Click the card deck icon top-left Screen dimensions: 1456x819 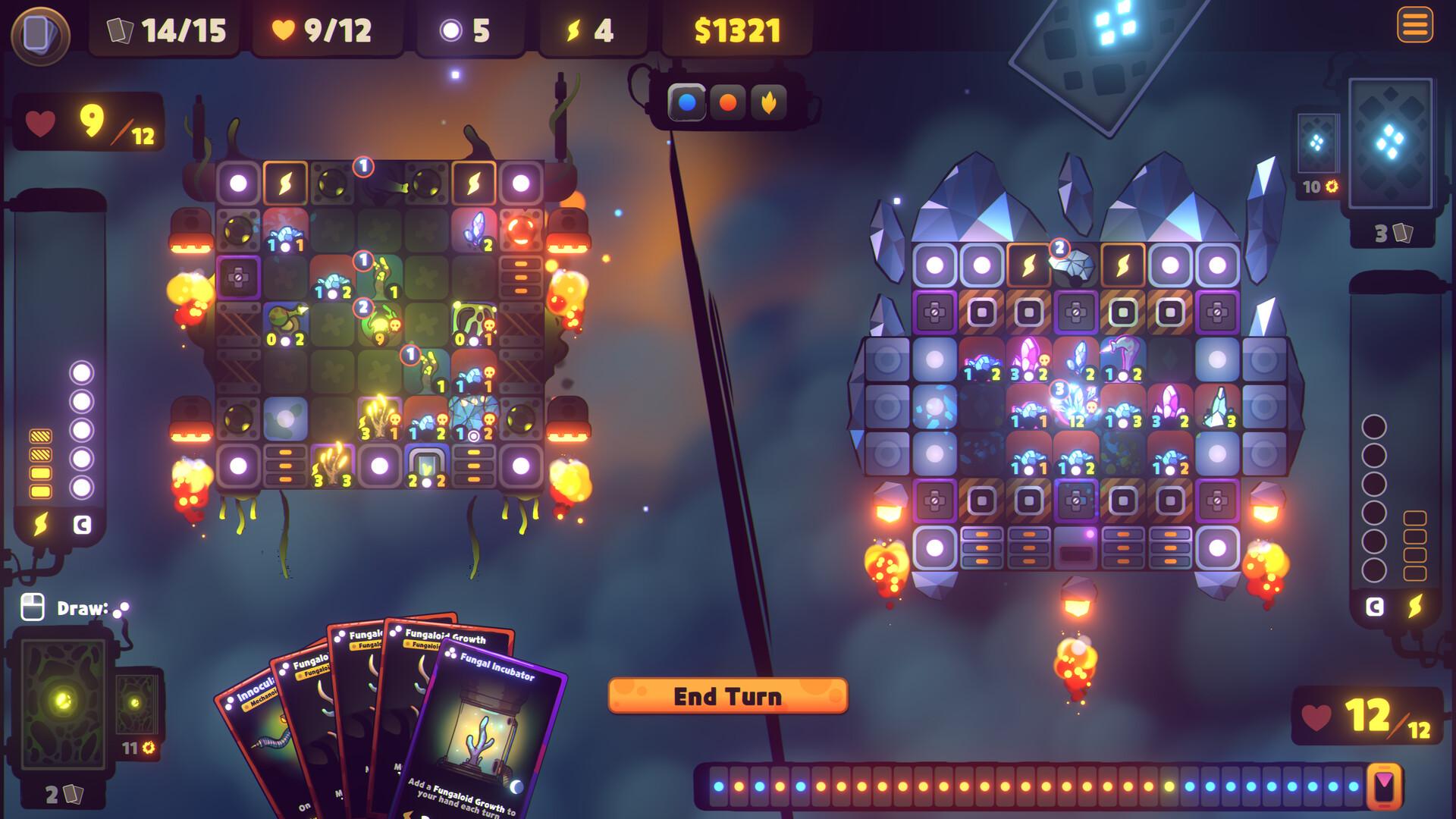click(39, 35)
